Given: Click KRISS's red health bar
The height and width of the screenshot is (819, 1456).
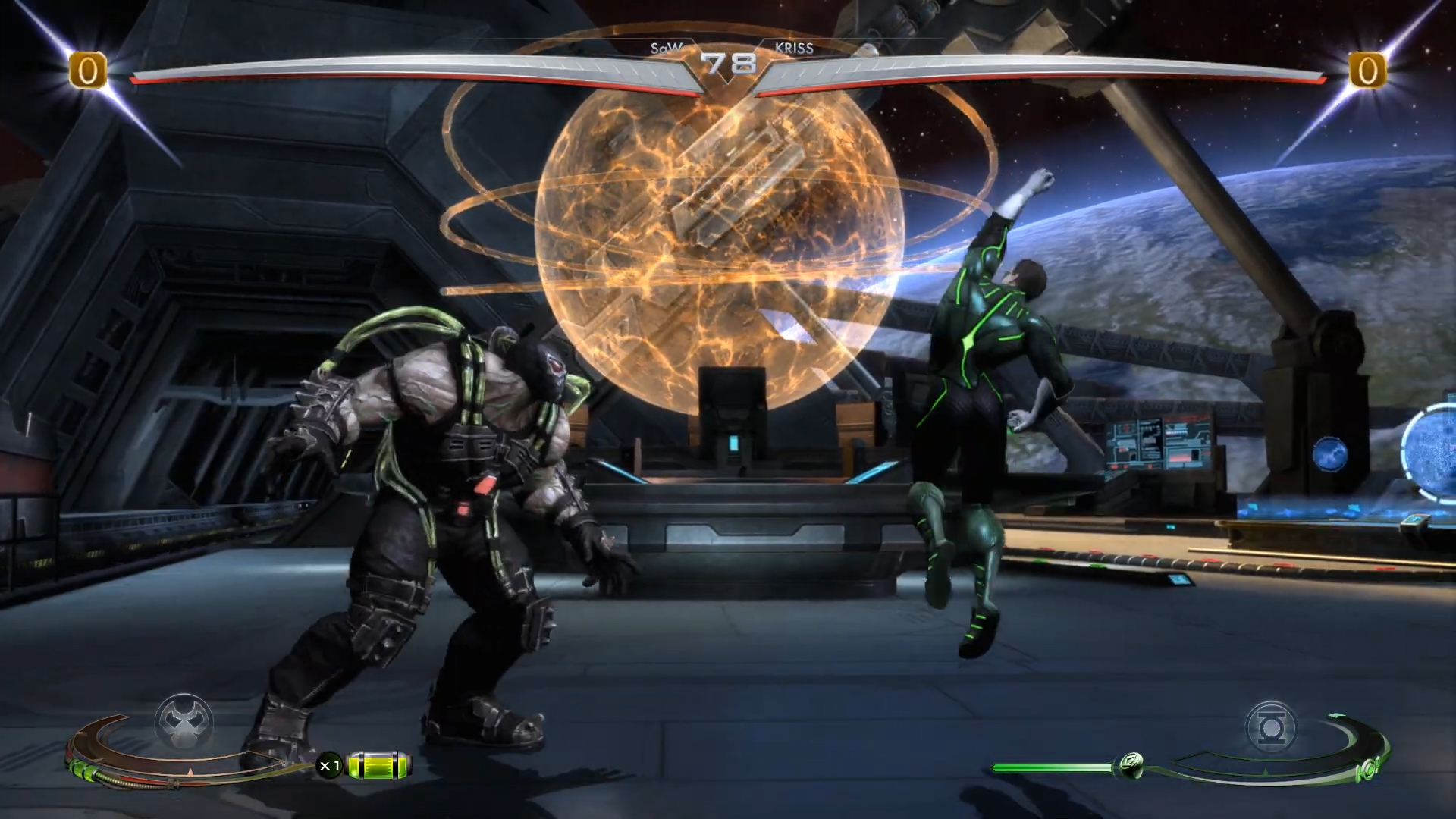Looking at the screenshot, I should (1062, 76).
